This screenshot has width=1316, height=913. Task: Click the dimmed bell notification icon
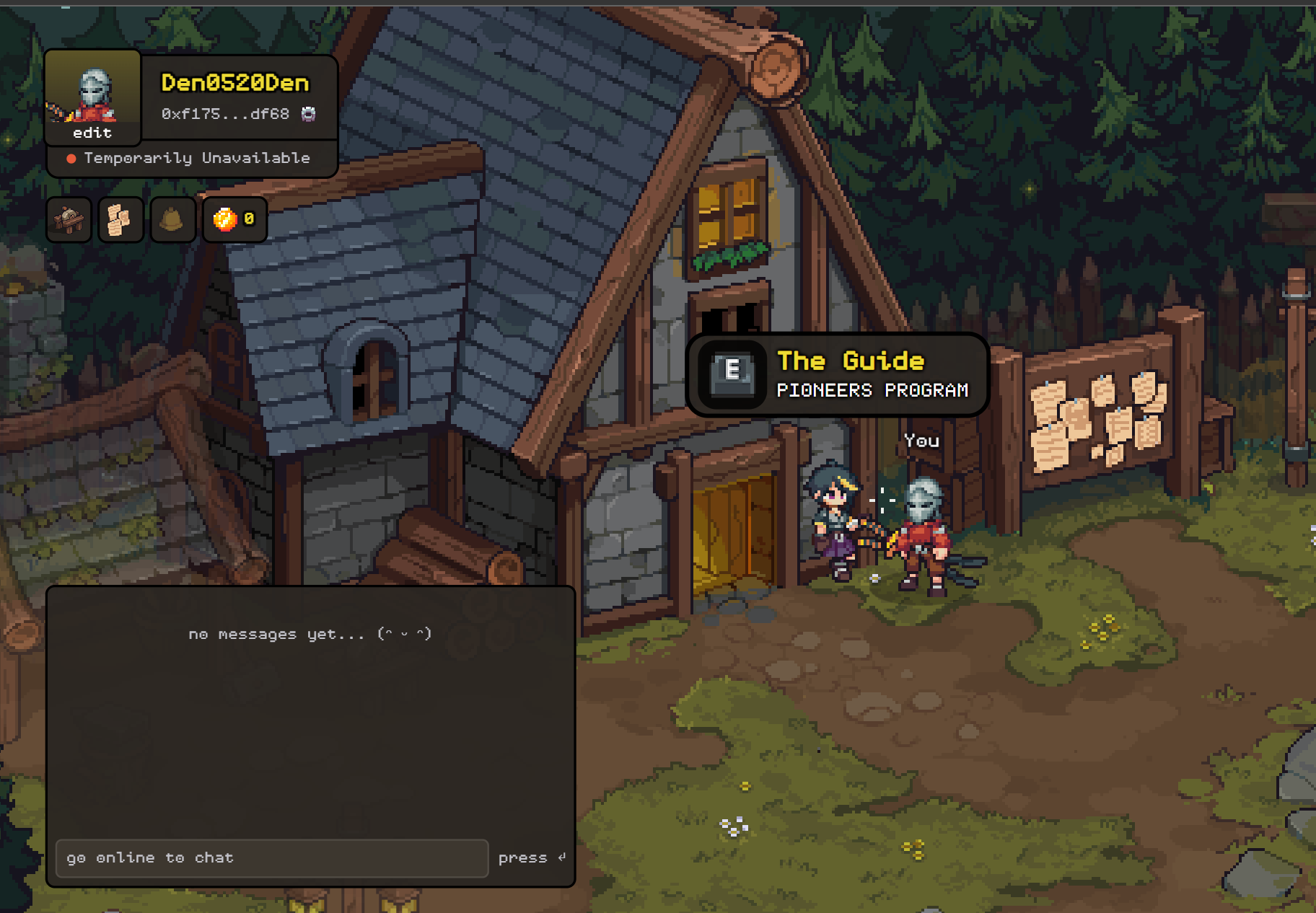pos(172,219)
